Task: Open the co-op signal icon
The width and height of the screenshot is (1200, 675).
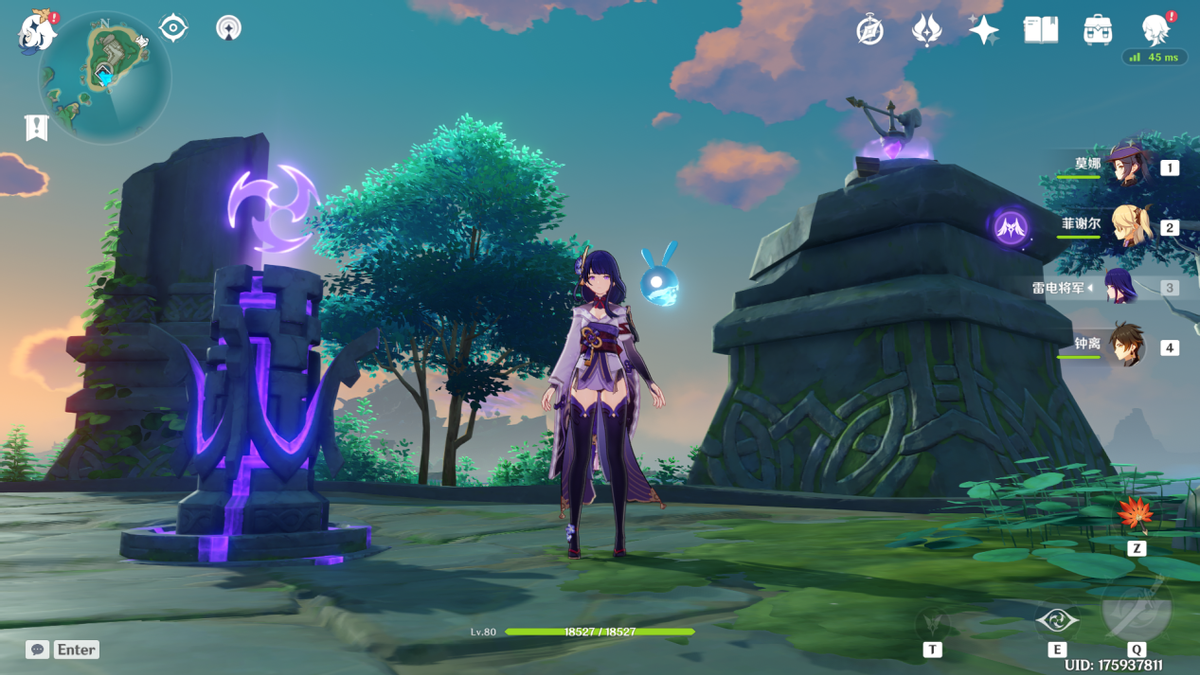Action: (x=229, y=28)
